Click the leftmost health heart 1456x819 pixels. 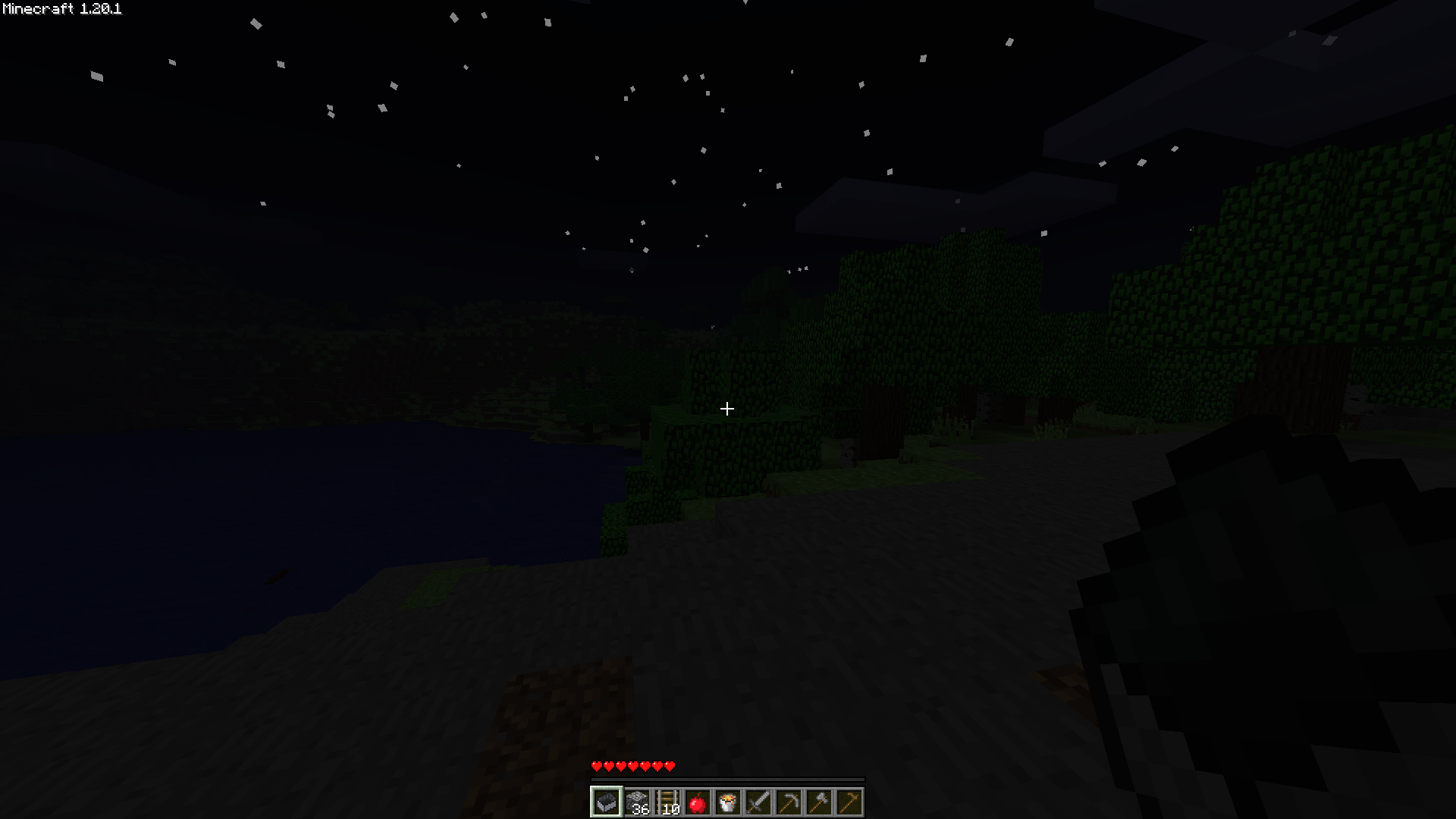(x=597, y=767)
